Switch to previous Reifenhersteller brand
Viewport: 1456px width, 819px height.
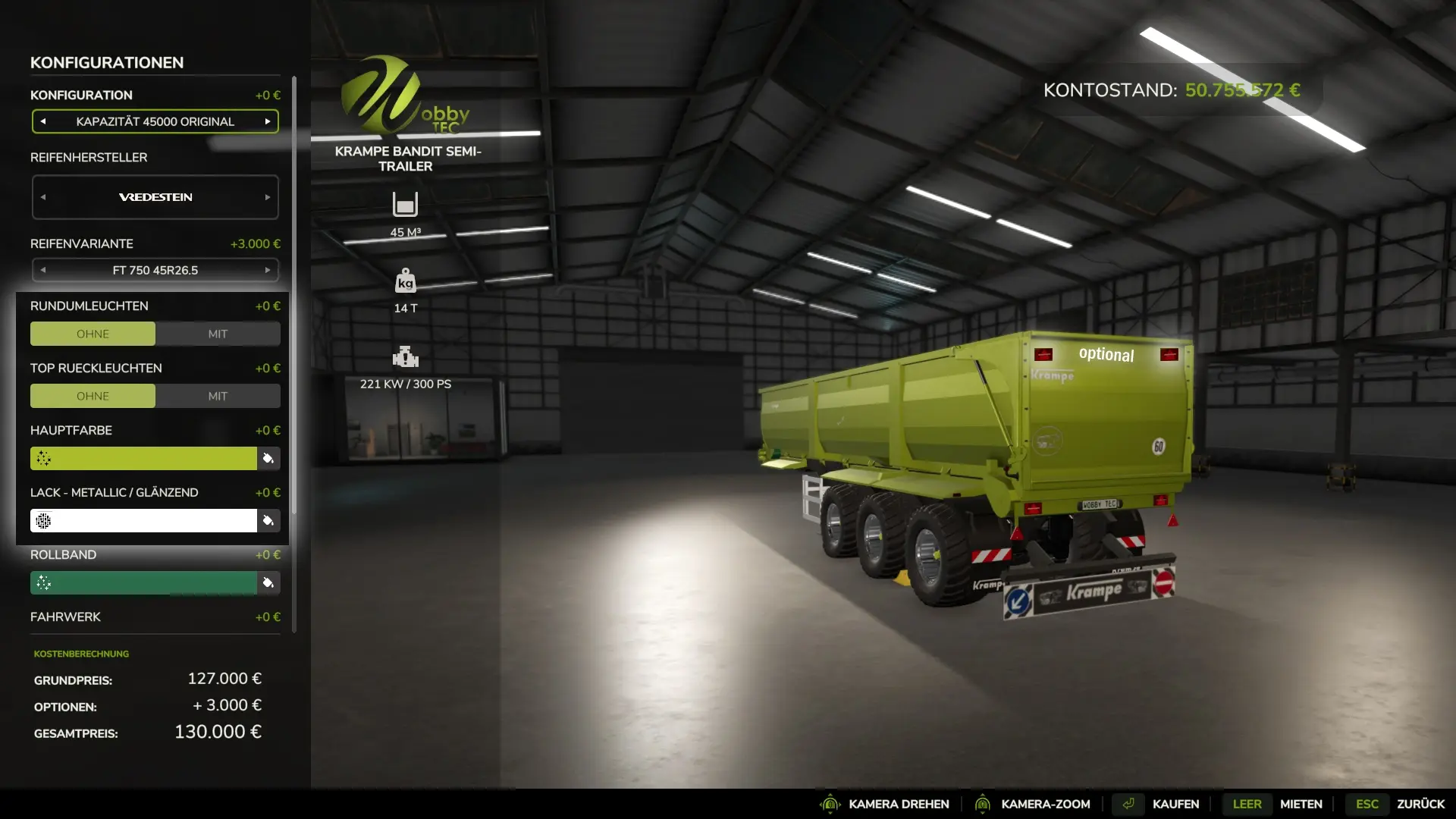43,197
